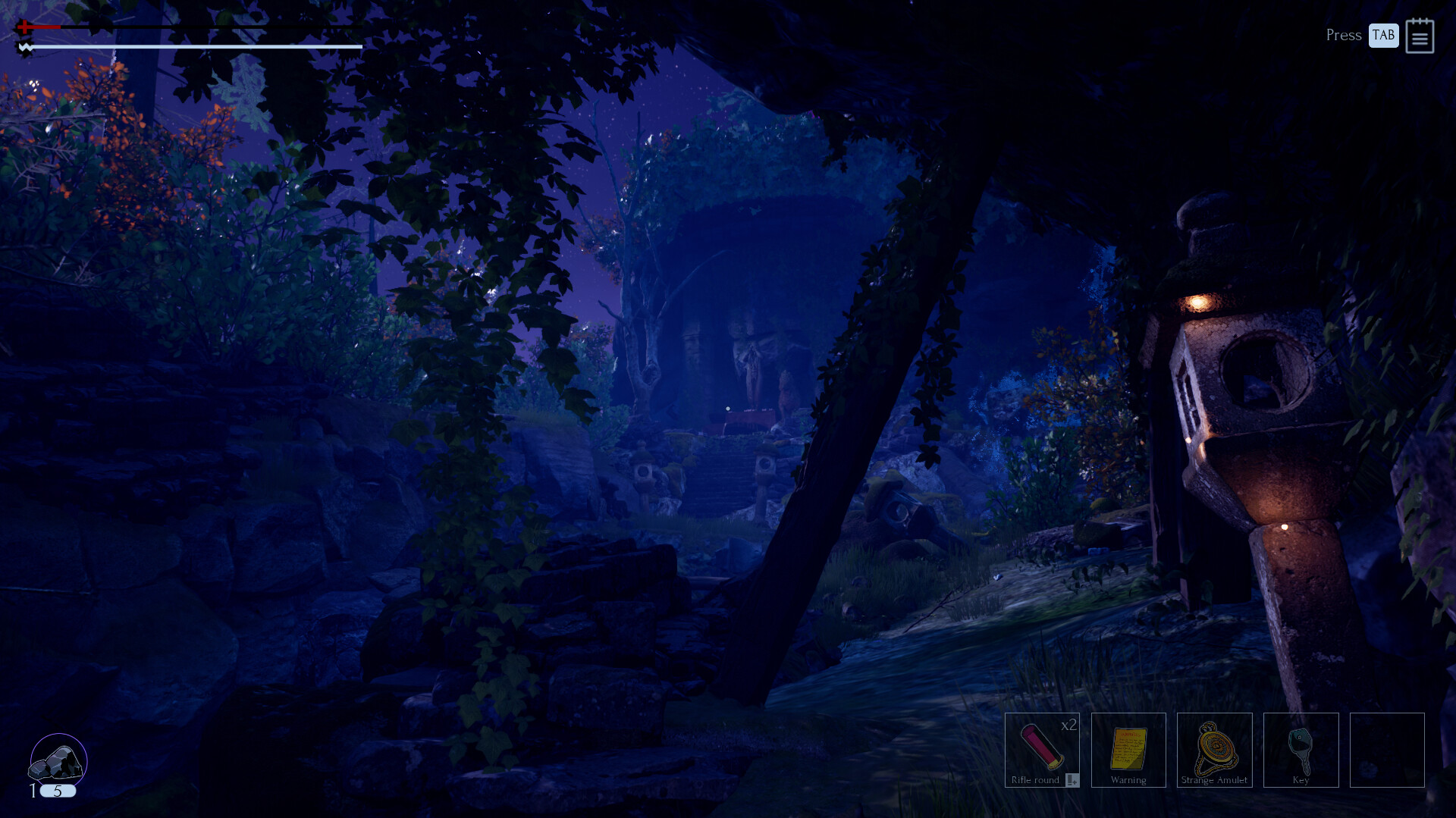Click the empty inventory slot

(1387, 751)
